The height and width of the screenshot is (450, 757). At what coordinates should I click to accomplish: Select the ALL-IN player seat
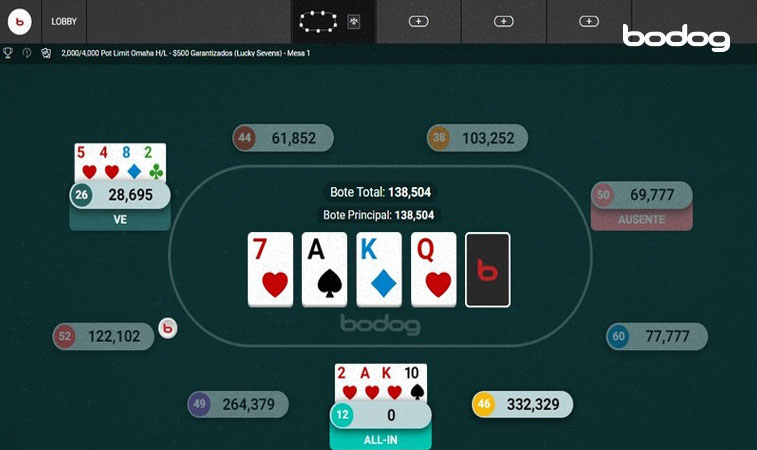pyautogui.click(x=380, y=416)
